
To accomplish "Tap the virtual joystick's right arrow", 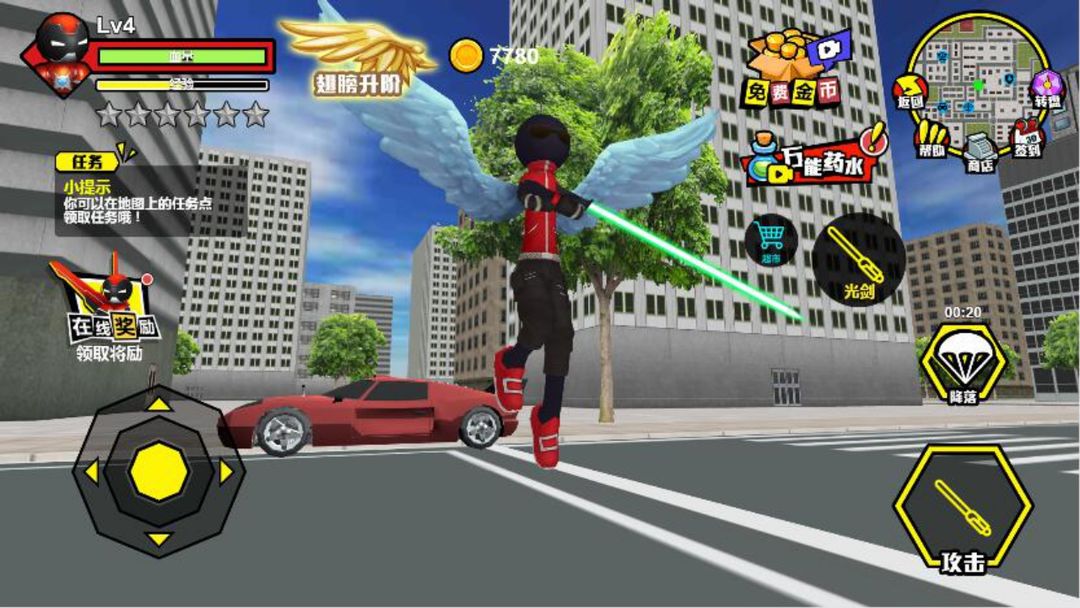I will (x=228, y=471).
